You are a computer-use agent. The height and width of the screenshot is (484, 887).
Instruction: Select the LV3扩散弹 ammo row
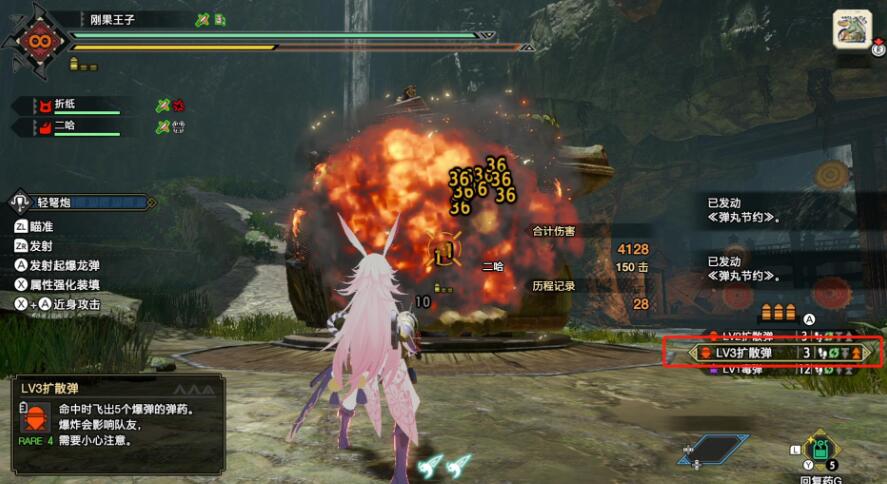(770, 353)
